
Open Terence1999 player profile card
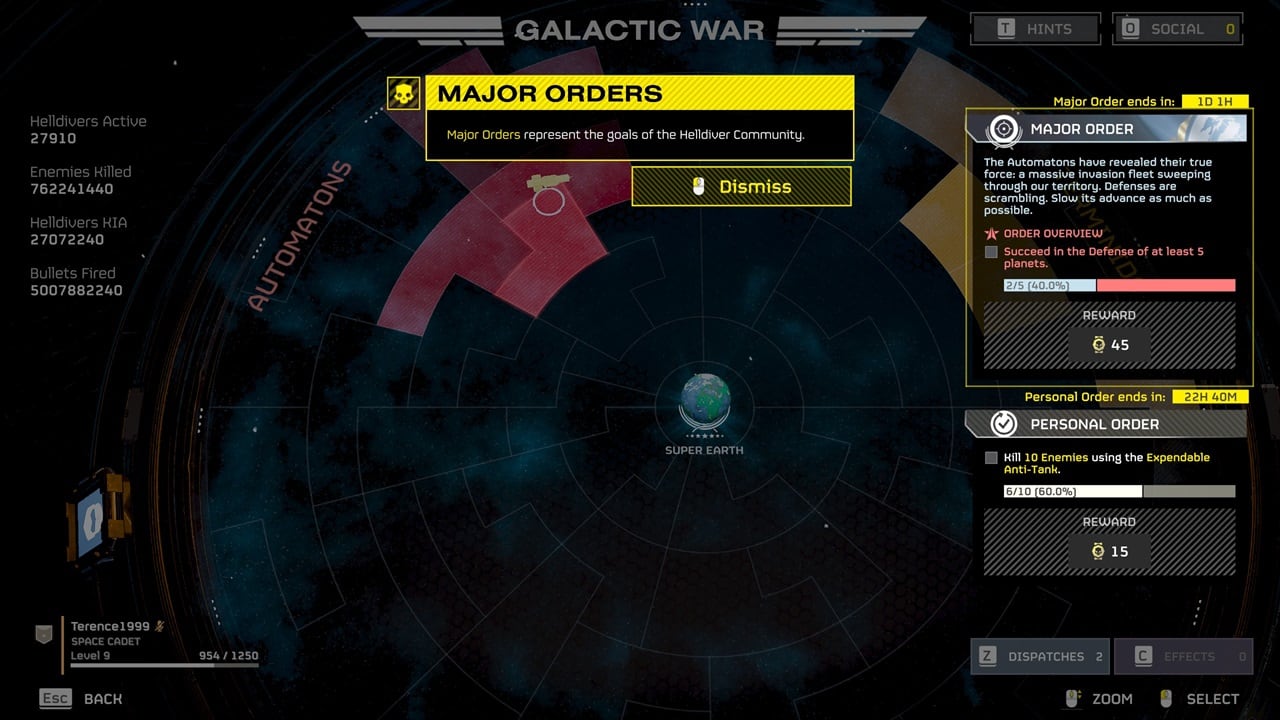pos(150,641)
